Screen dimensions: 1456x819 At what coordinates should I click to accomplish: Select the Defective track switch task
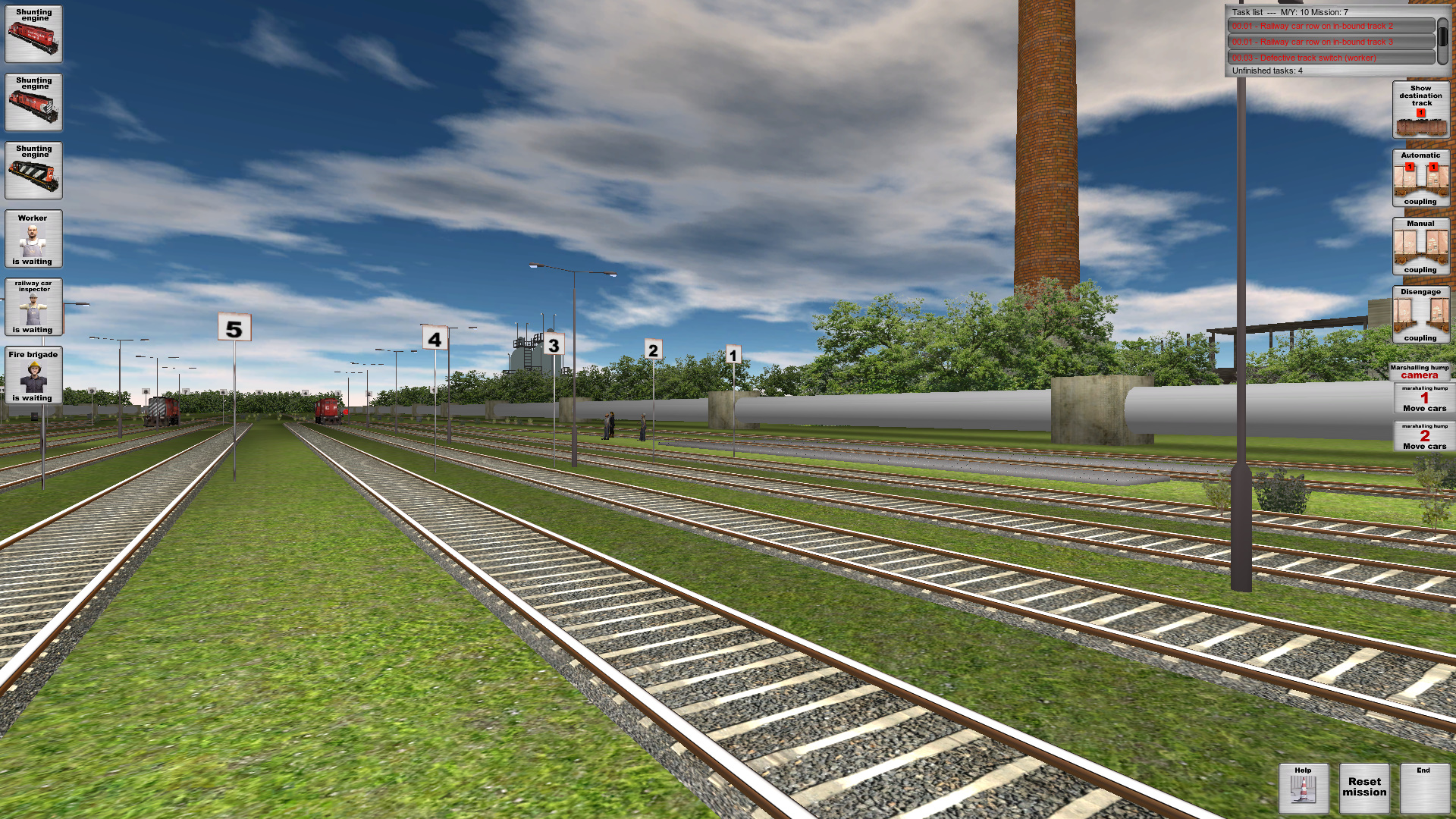[1331, 57]
